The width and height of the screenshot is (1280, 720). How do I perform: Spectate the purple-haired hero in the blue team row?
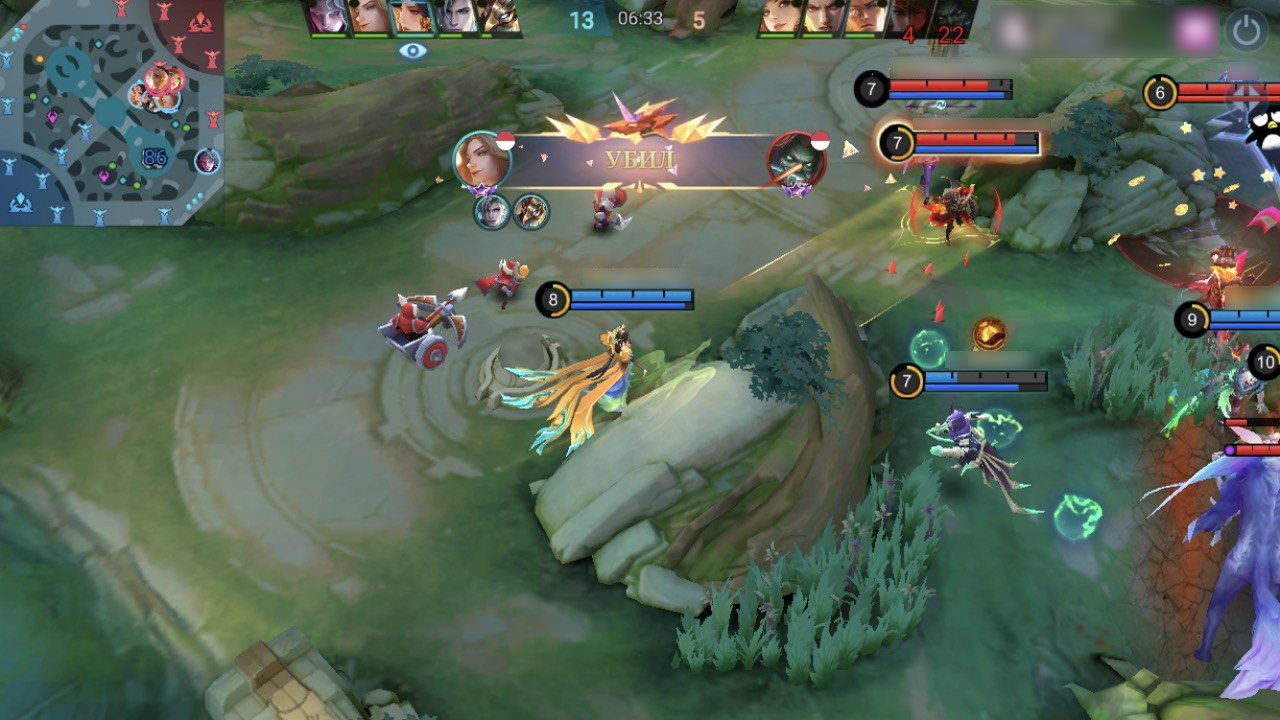pos(328,18)
